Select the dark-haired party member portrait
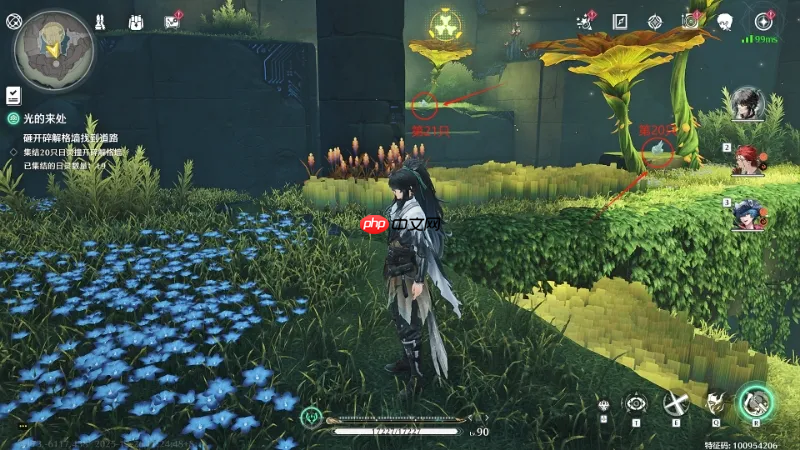 (747, 102)
